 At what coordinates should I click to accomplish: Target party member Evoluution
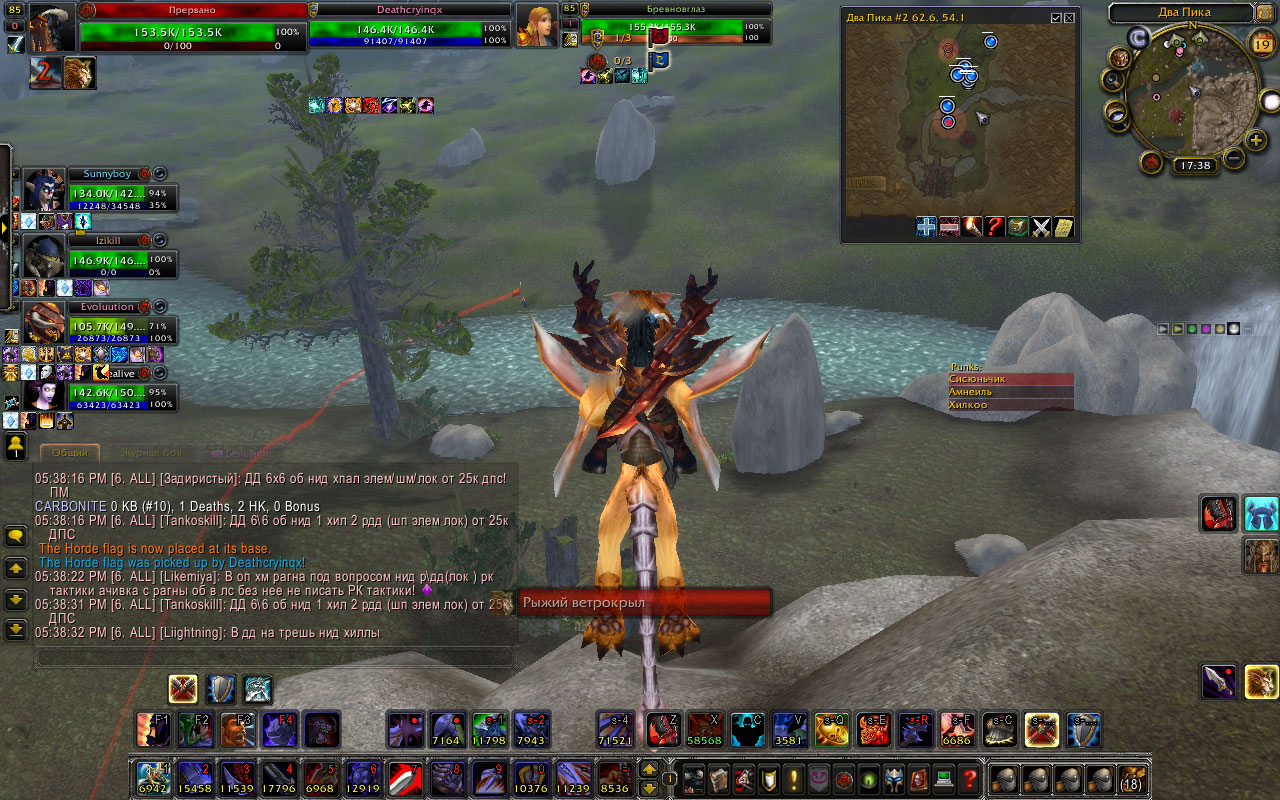click(x=108, y=307)
